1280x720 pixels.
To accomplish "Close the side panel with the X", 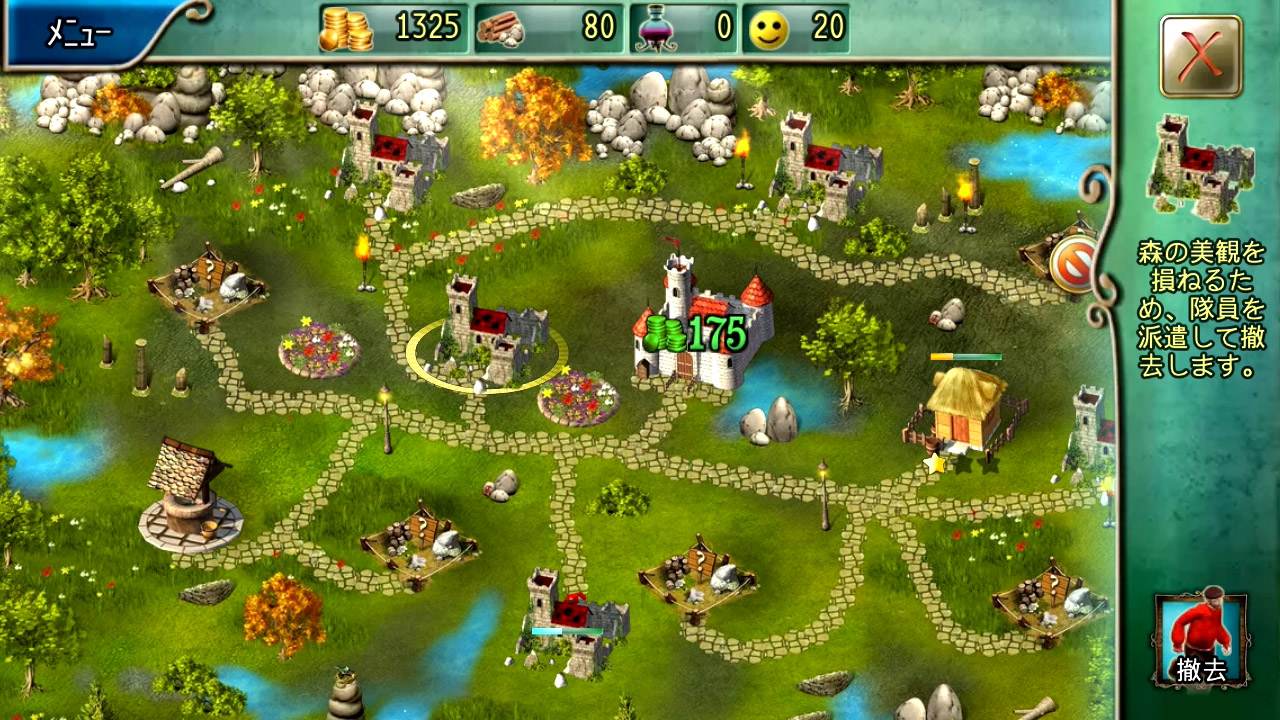I will point(1201,56).
